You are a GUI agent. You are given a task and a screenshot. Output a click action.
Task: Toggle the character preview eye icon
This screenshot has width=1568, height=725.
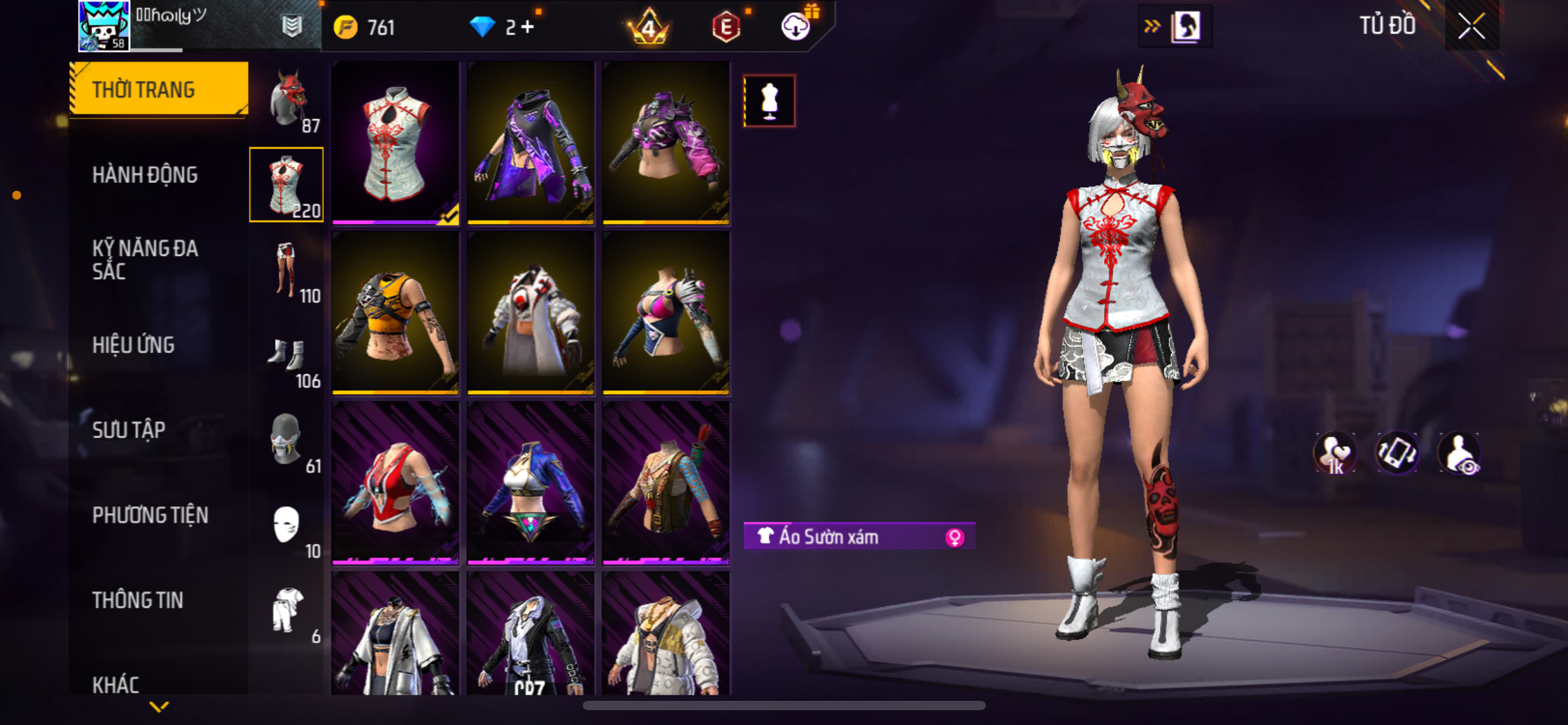click(1460, 453)
